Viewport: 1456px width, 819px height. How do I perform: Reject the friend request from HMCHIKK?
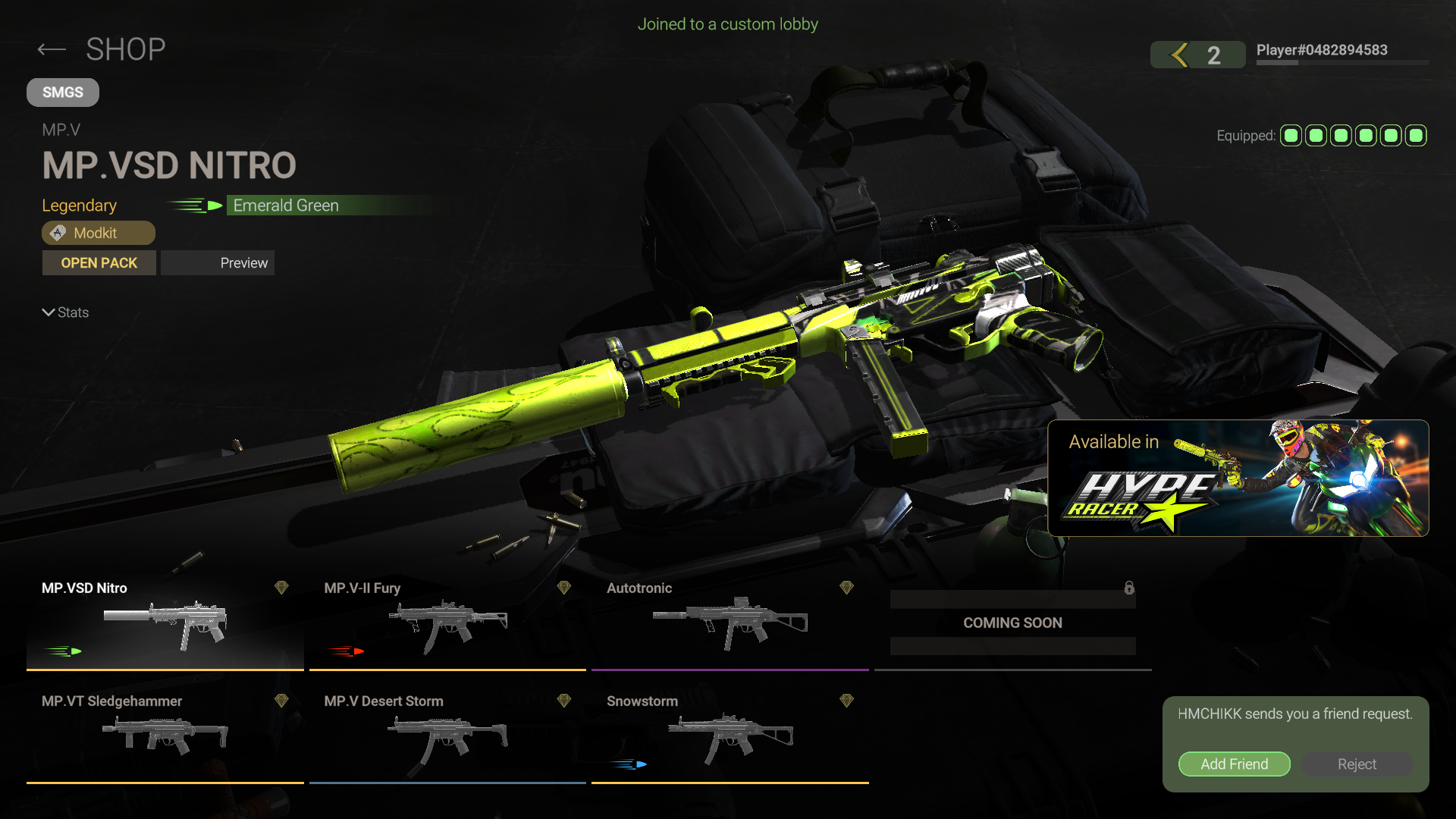[1357, 764]
